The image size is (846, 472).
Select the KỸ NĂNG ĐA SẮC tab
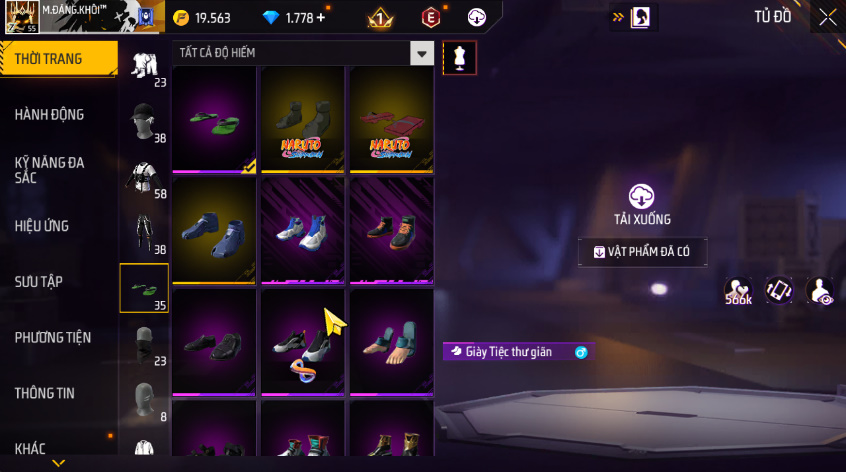50,169
